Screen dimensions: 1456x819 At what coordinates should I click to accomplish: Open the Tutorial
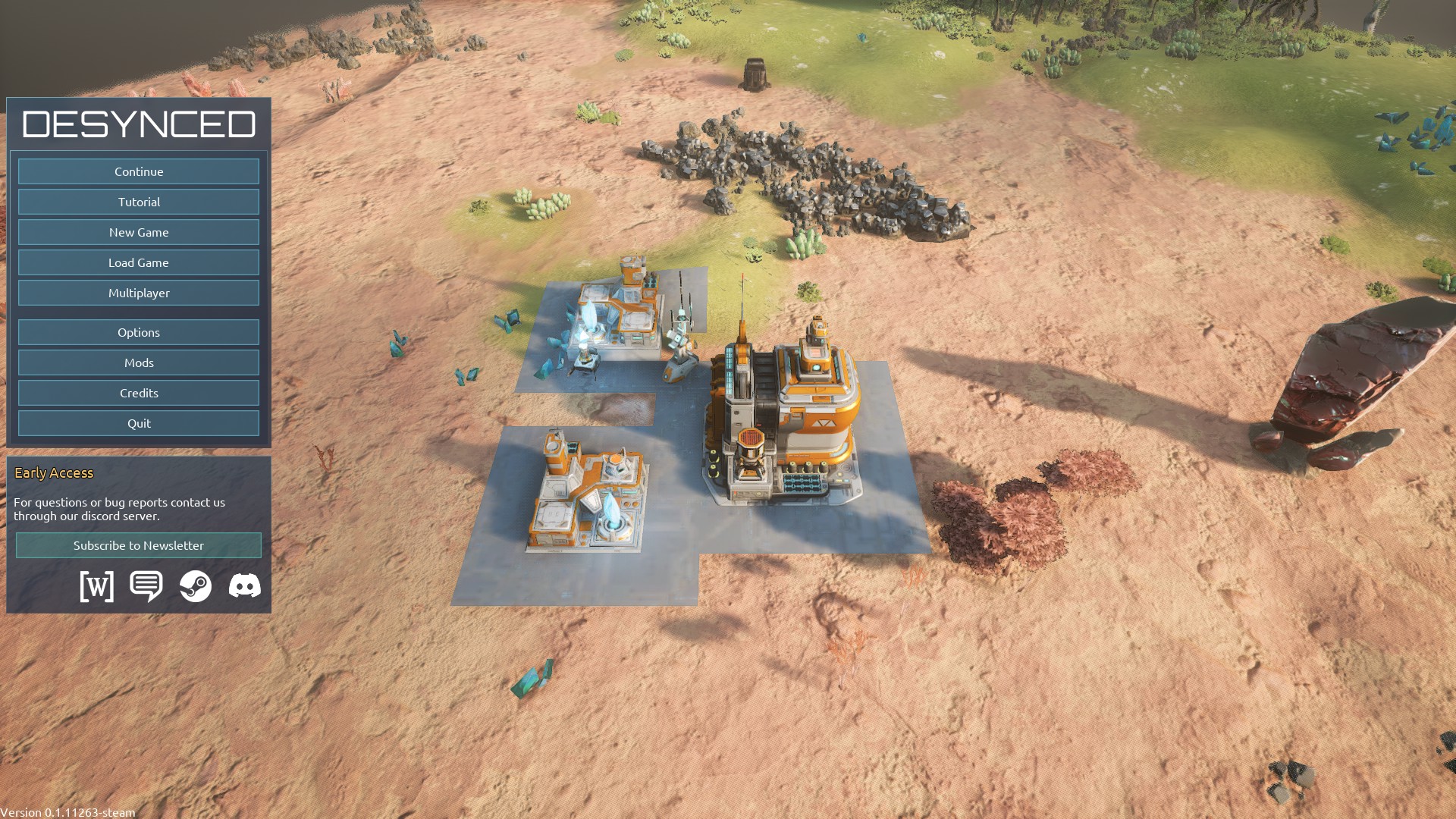pyautogui.click(x=139, y=202)
